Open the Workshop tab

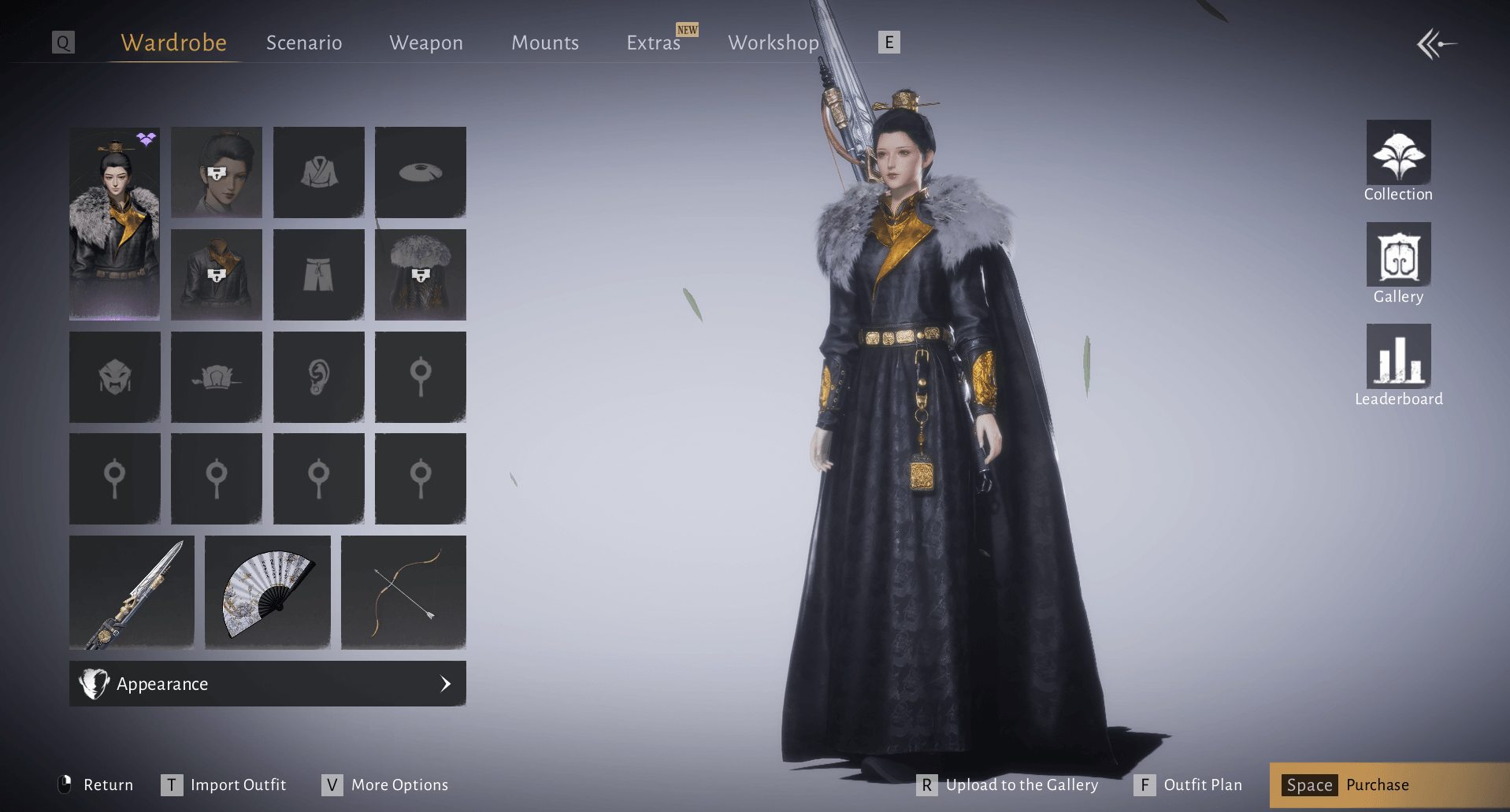(774, 43)
